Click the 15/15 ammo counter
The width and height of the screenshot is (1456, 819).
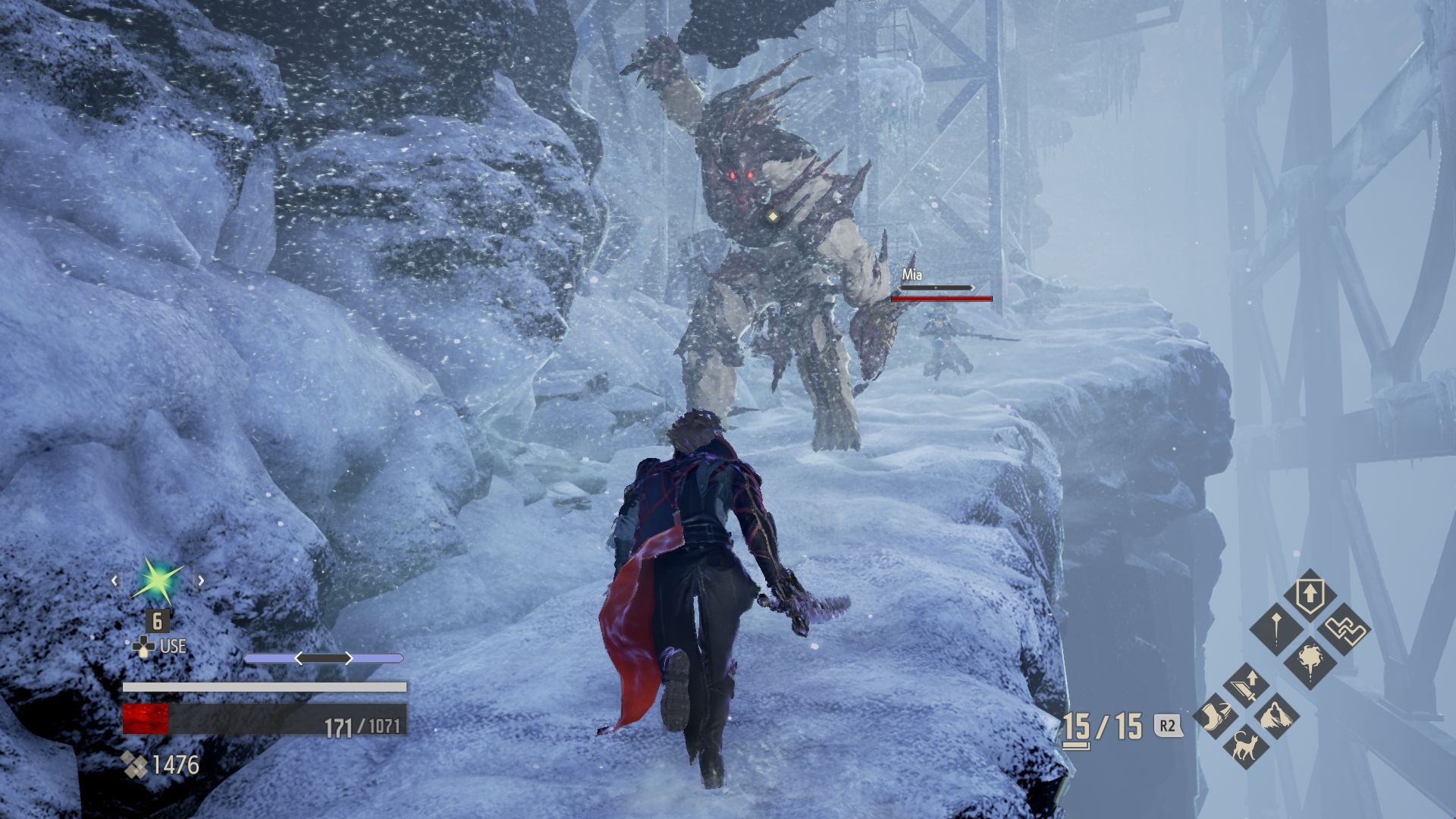1103,723
